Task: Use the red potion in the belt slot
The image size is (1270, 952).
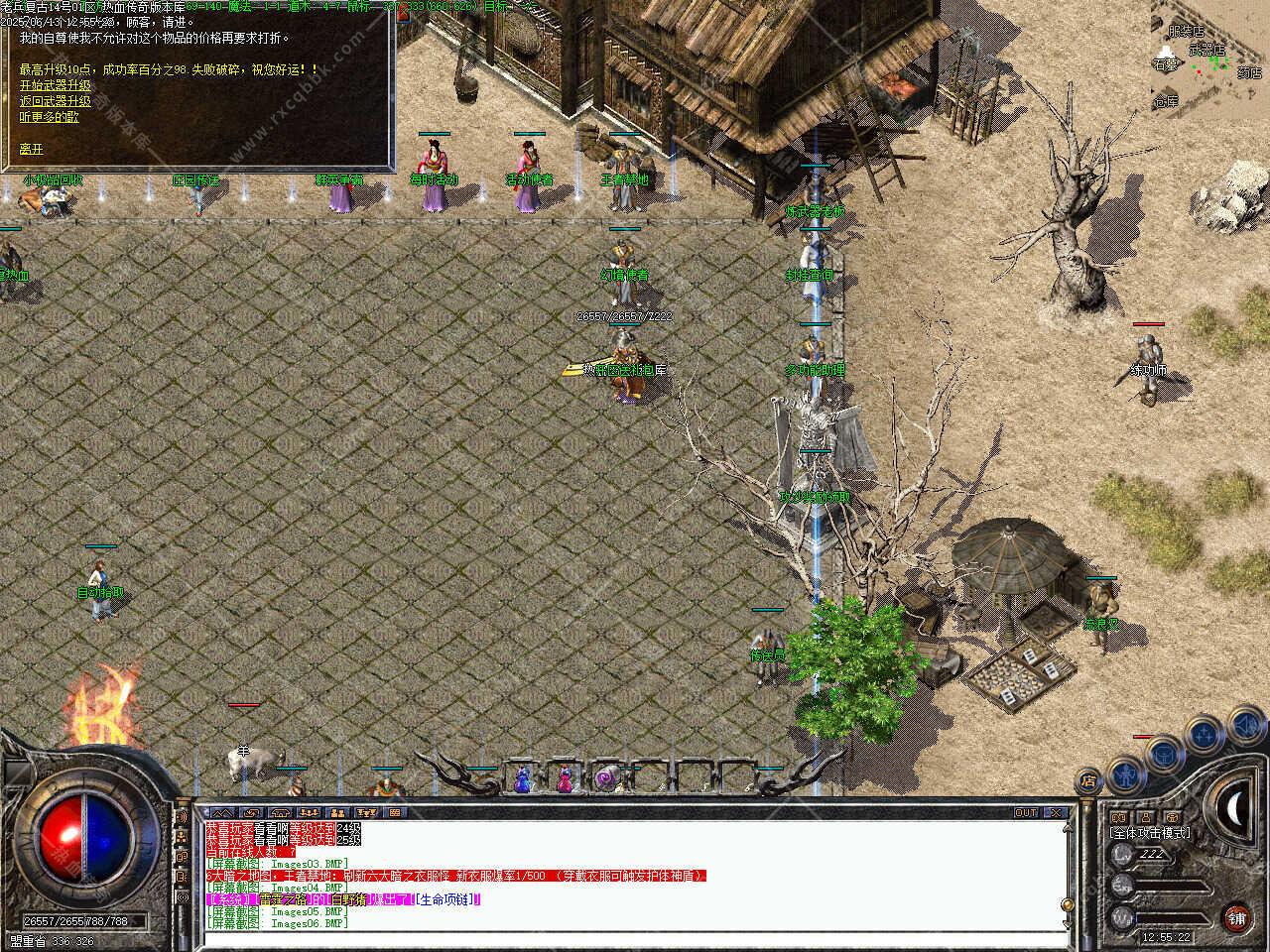Action: 565,779
